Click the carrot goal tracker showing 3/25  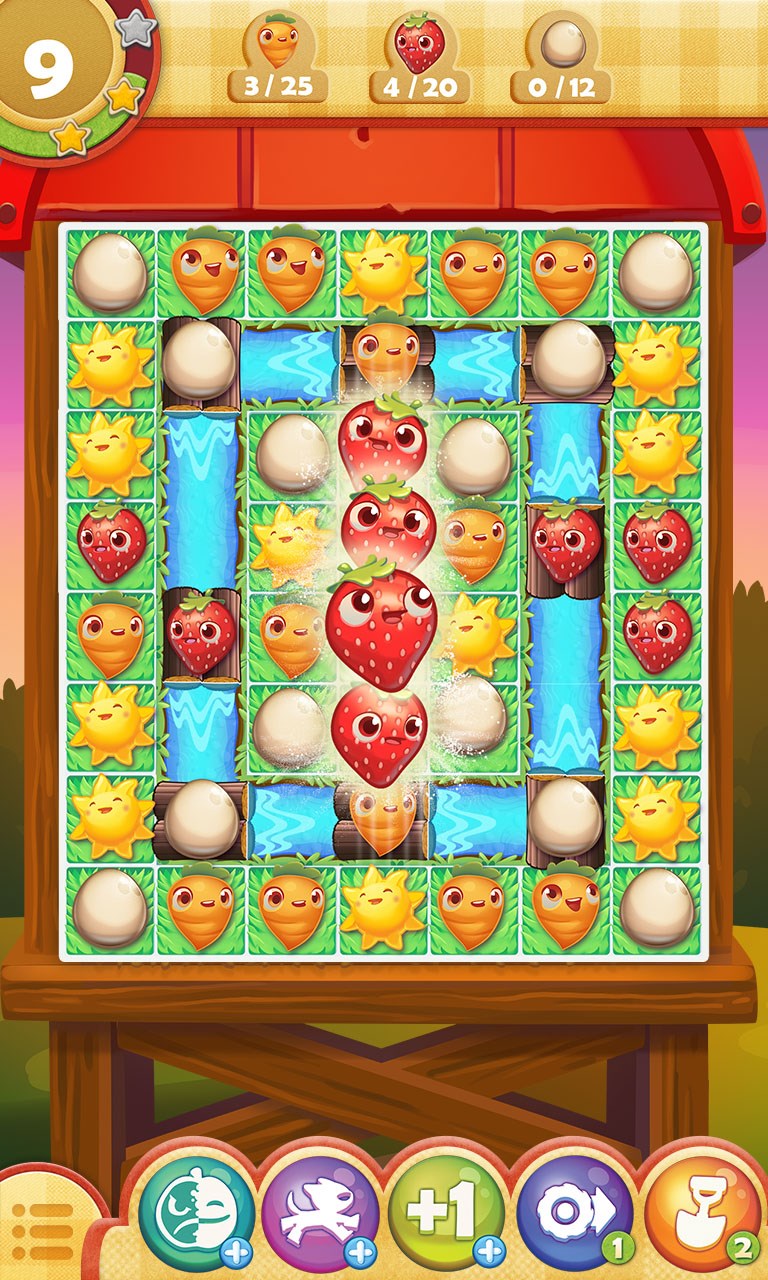[x=278, y=58]
